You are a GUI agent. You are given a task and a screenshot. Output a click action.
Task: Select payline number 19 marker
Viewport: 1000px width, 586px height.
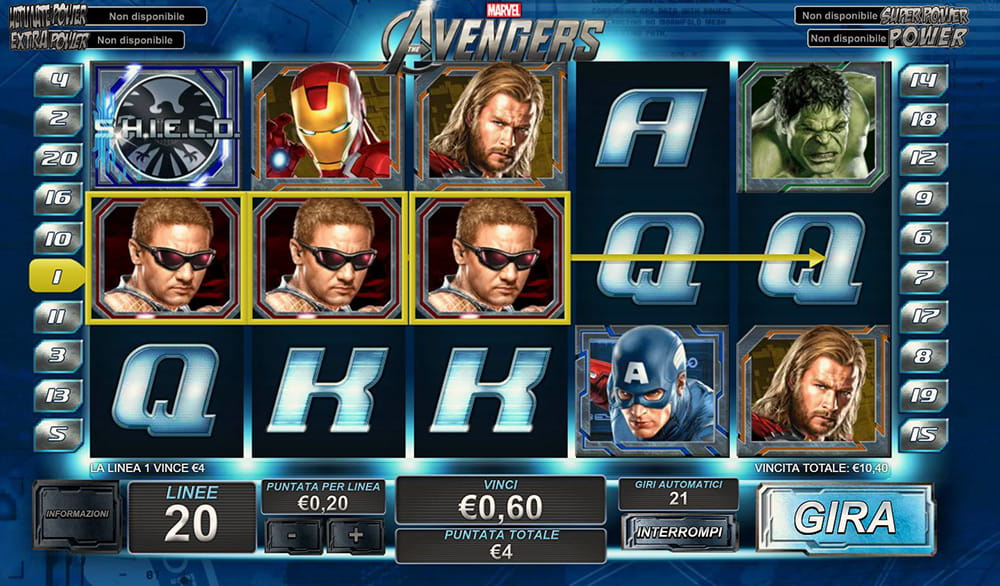click(x=923, y=395)
